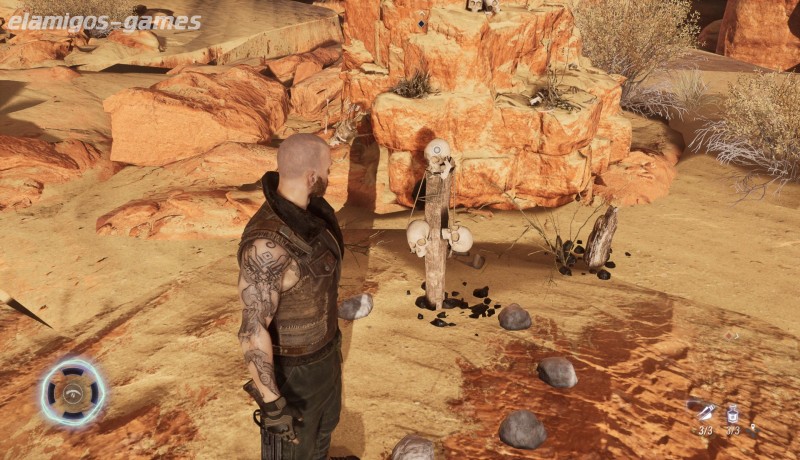Click the circular compass radar

pos(73,392)
